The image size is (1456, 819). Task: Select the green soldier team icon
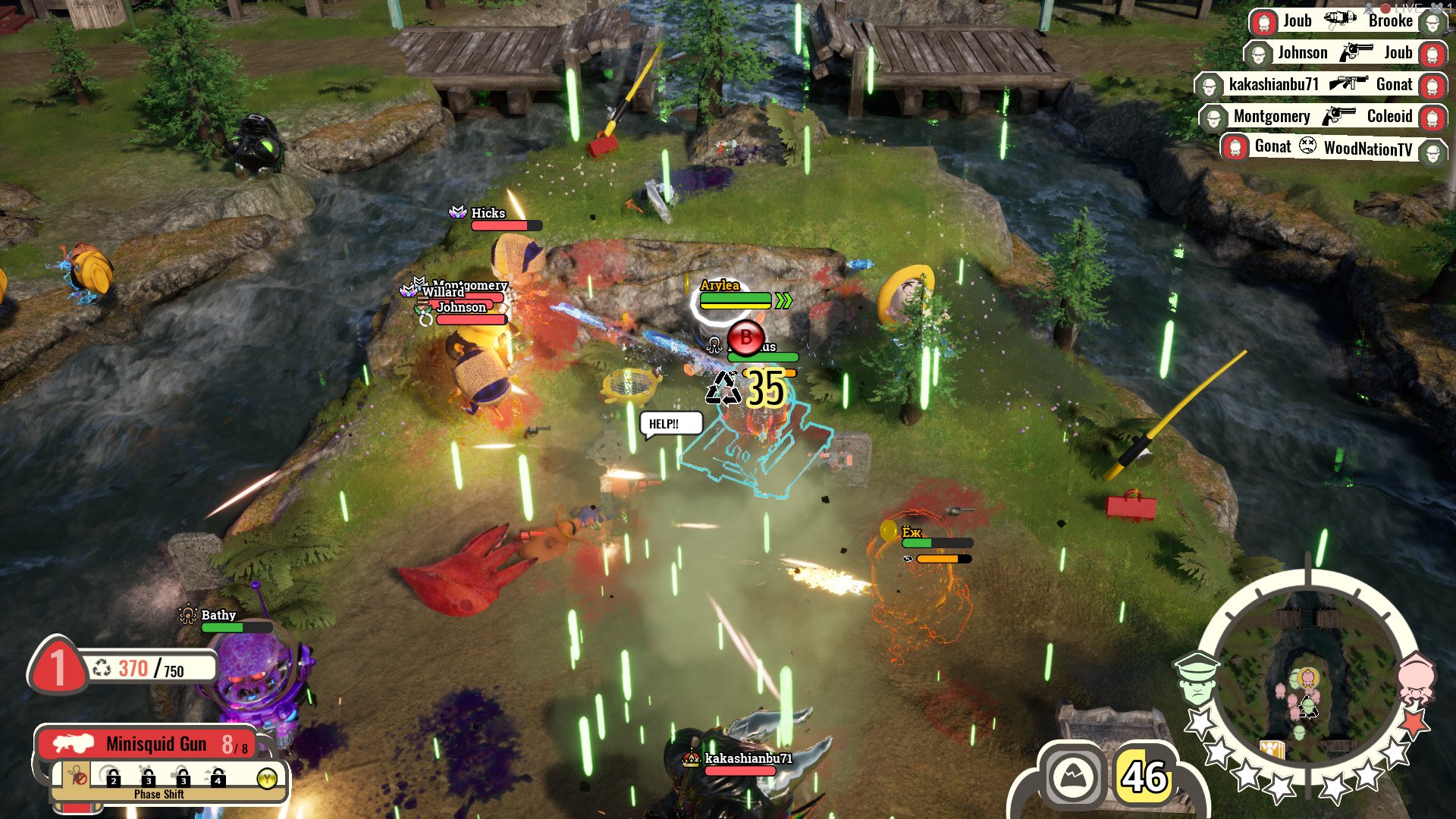point(1197,679)
